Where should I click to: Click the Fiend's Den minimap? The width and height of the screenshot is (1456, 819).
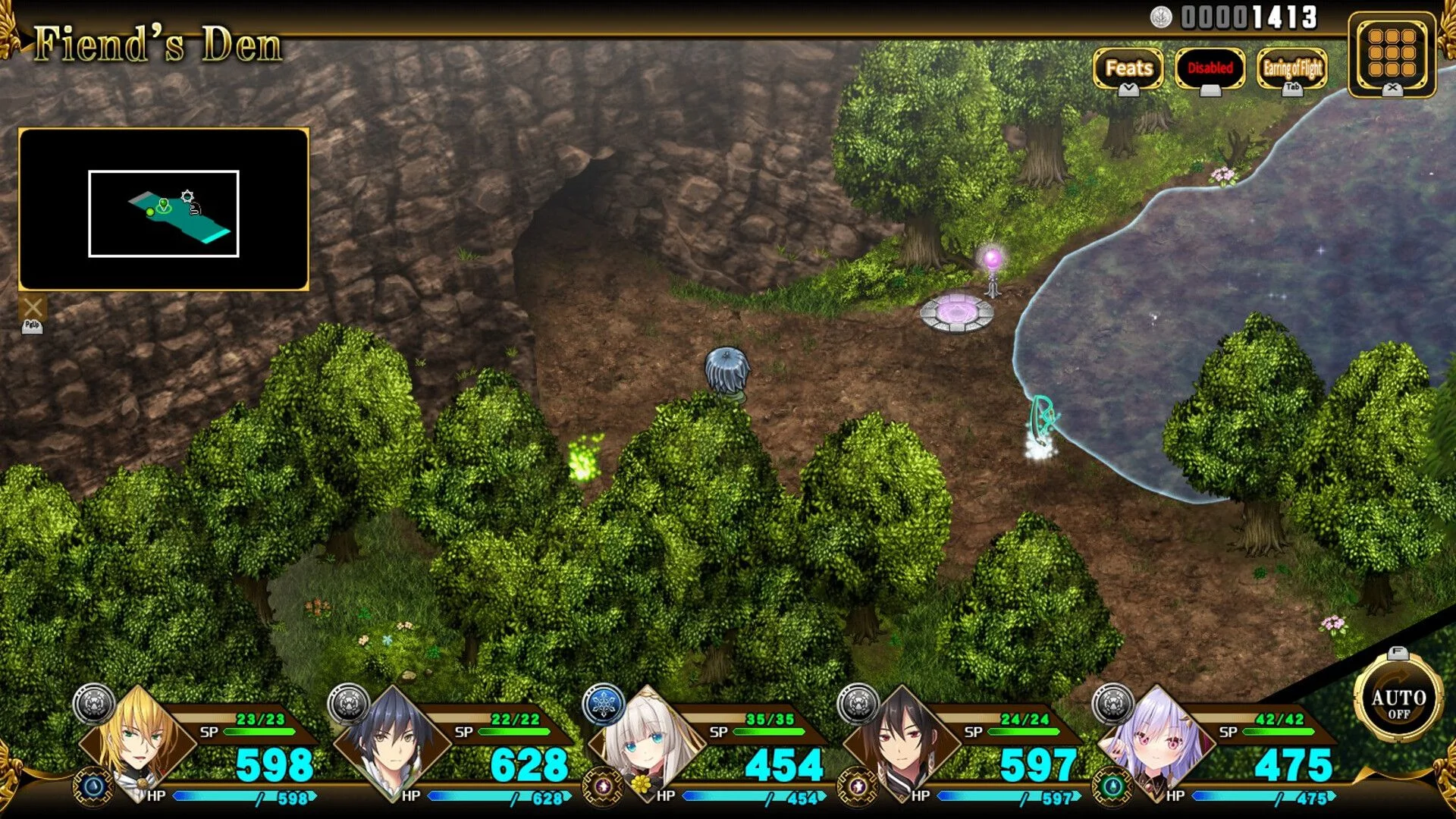pos(164,210)
